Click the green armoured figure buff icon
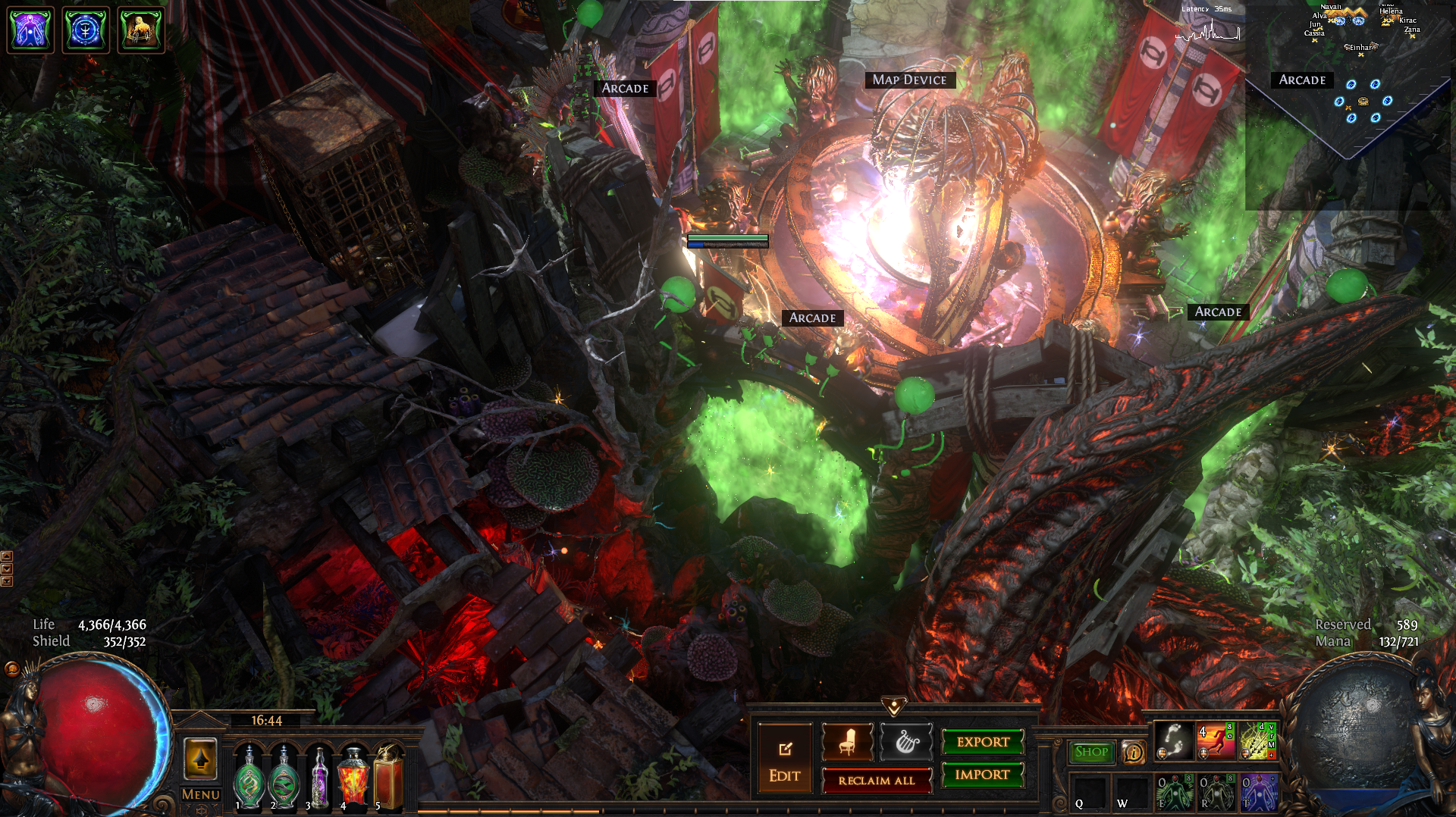 point(141,30)
